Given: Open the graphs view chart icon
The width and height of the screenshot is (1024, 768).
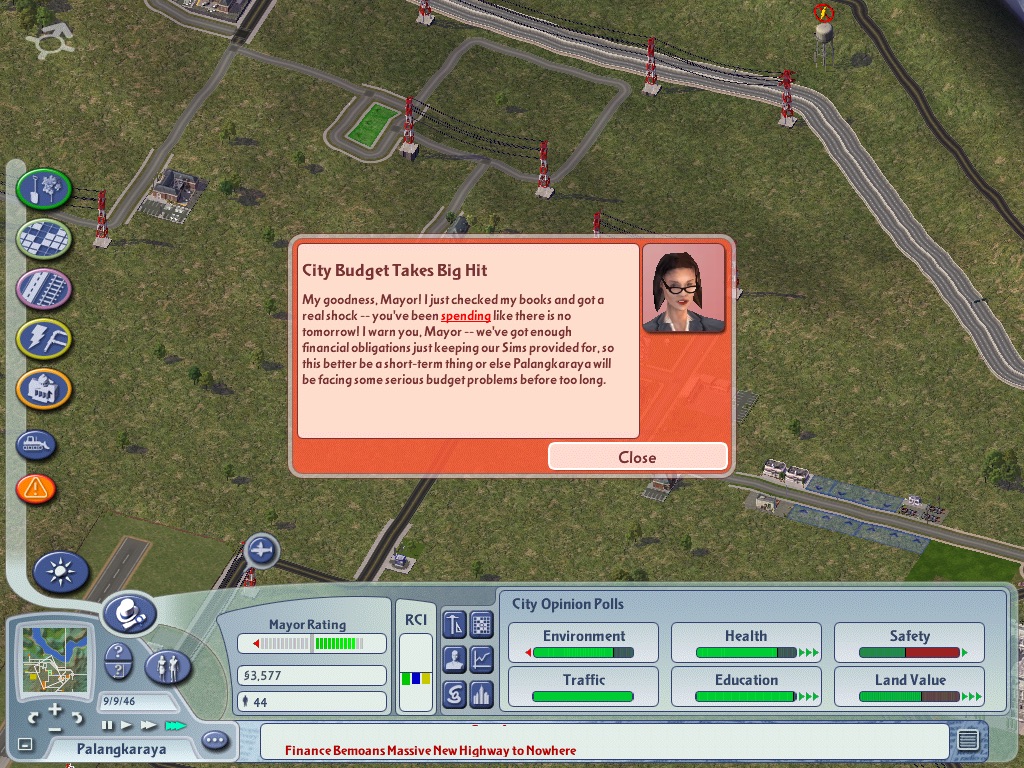Looking at the screenshot, I should tap(482, 659).
